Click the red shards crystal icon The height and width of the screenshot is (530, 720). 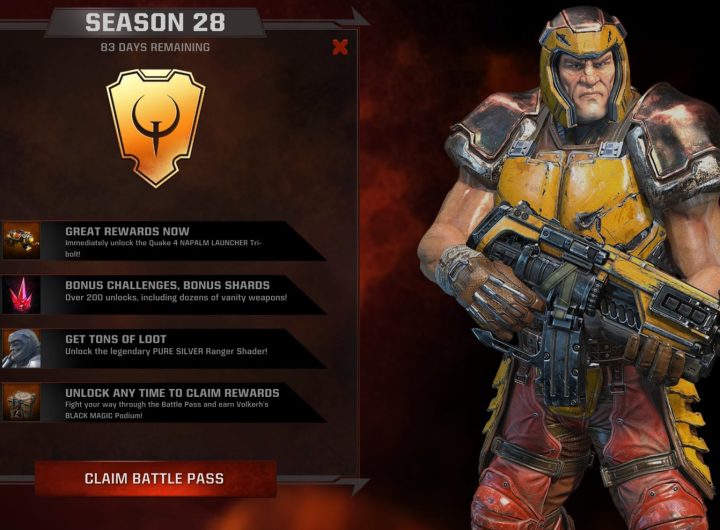[x=21, y=294]
